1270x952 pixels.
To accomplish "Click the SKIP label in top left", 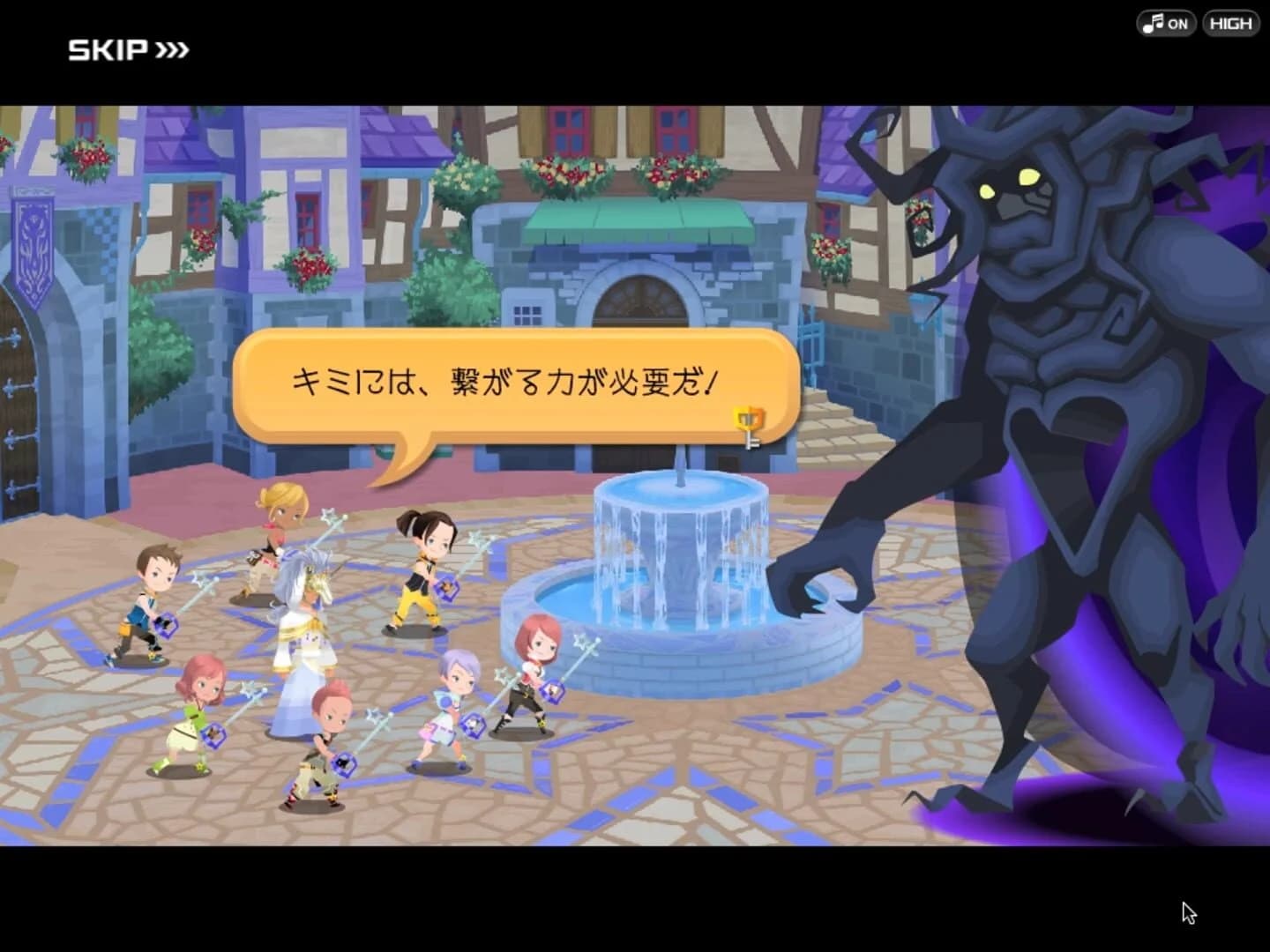I will tap(104, 50).
